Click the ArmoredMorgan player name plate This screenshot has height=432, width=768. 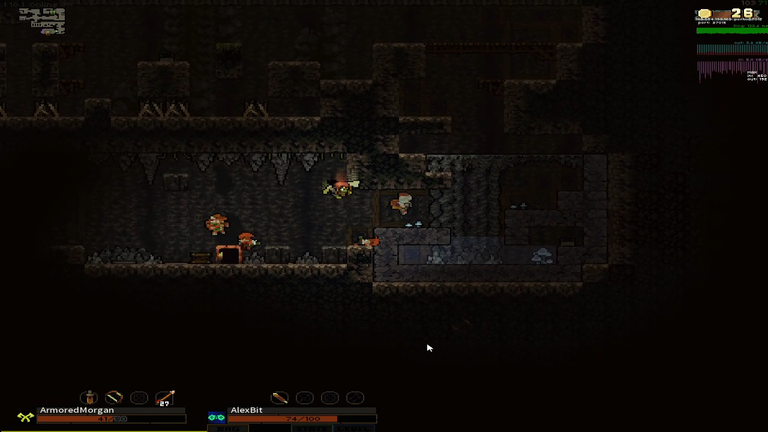tap(77, 410)
